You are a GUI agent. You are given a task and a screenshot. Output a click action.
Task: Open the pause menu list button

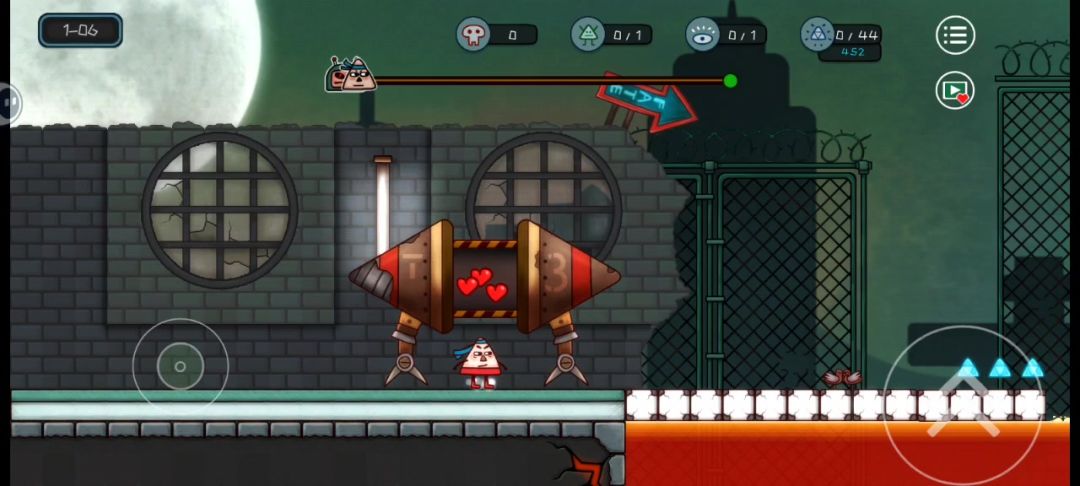coord(955,36)
